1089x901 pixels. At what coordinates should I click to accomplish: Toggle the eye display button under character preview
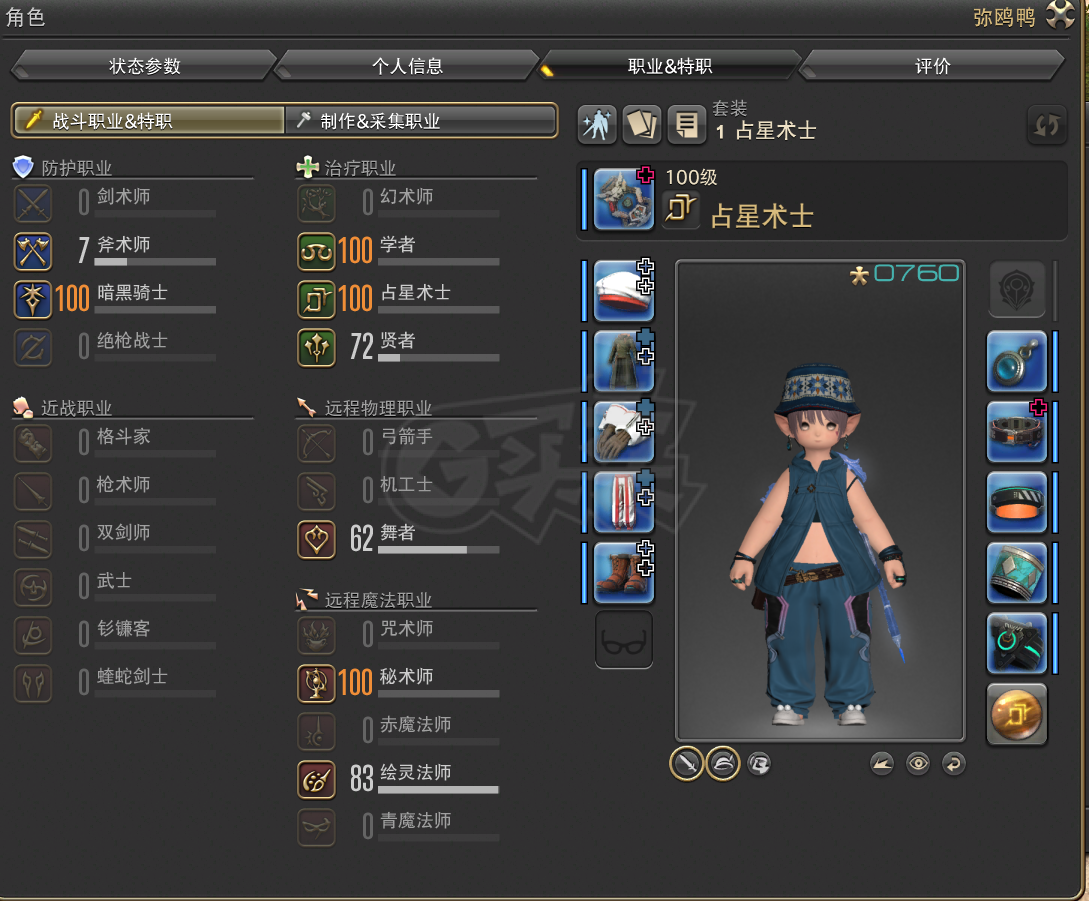pos(918,764)
